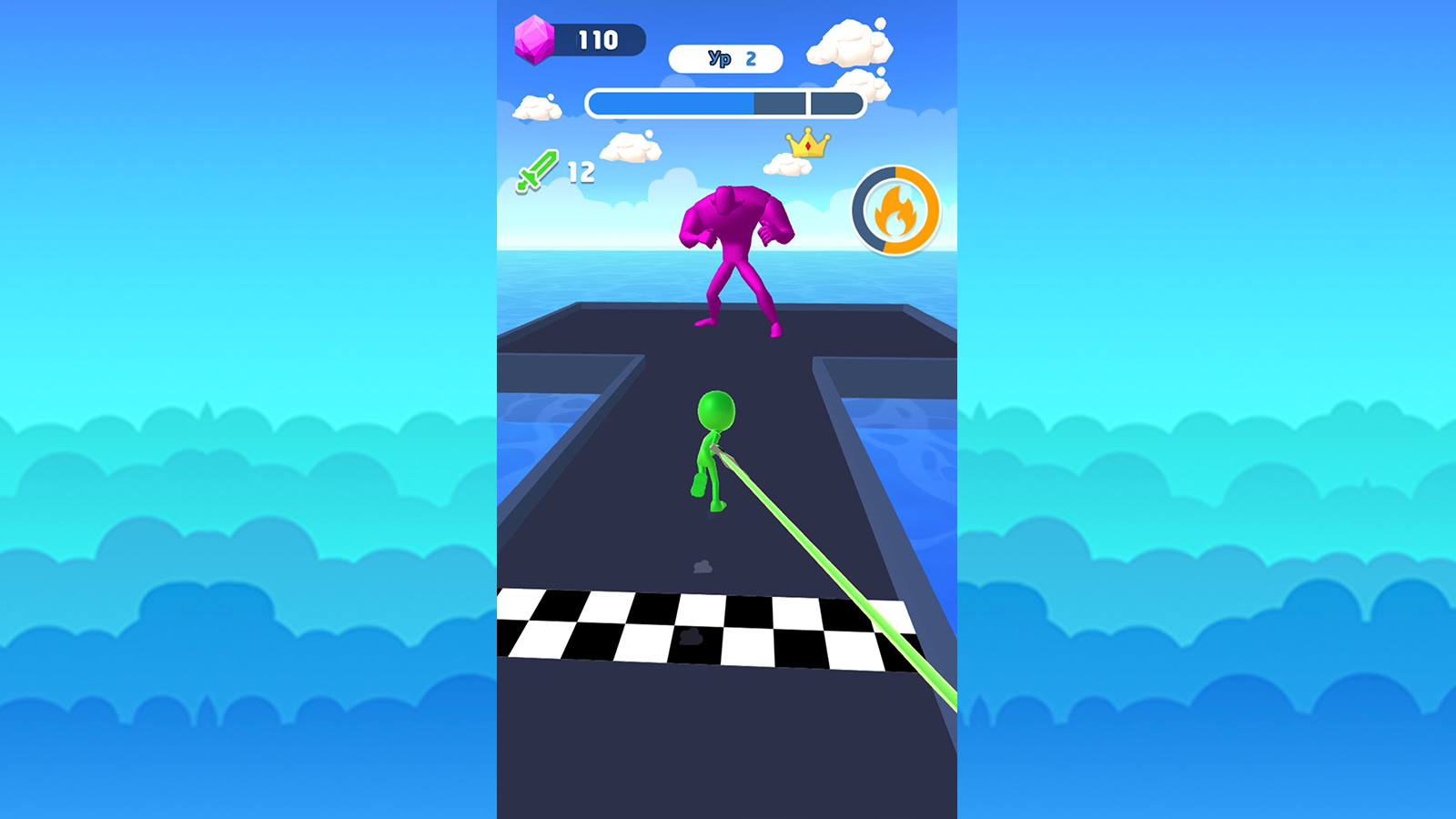Open the sword count display

(558, 171)
